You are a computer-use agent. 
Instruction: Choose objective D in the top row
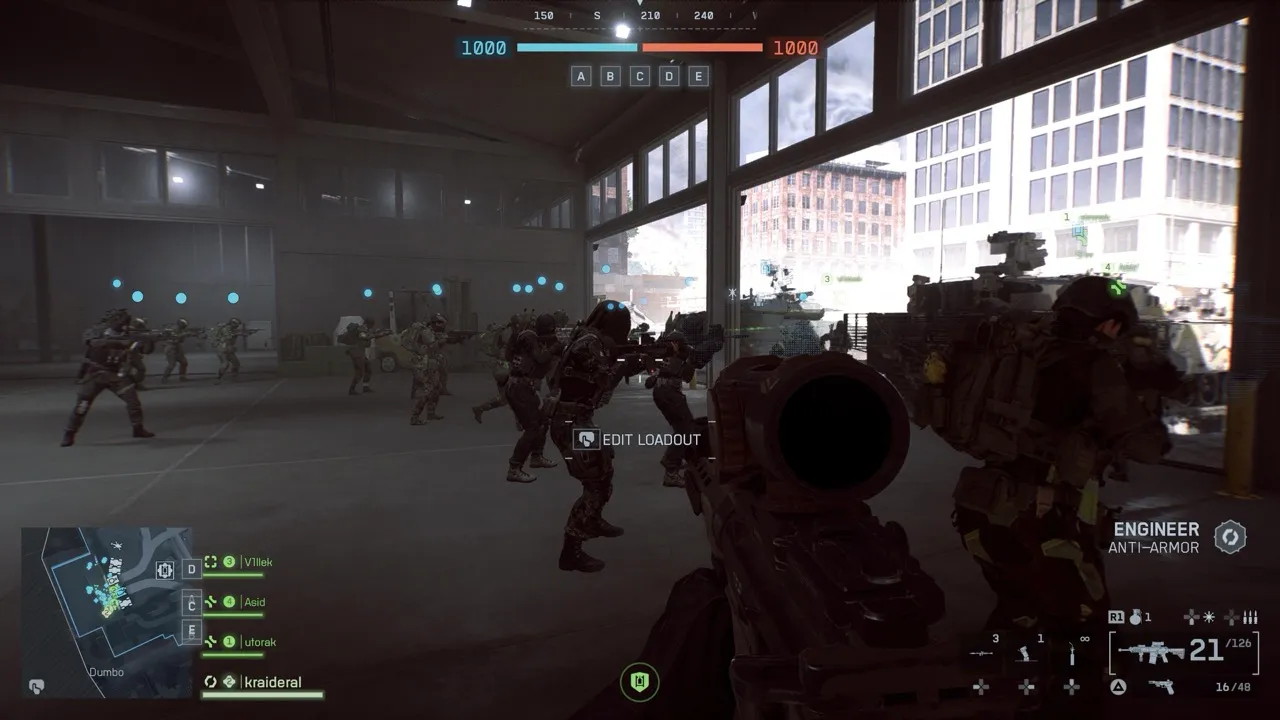point(669,76)
